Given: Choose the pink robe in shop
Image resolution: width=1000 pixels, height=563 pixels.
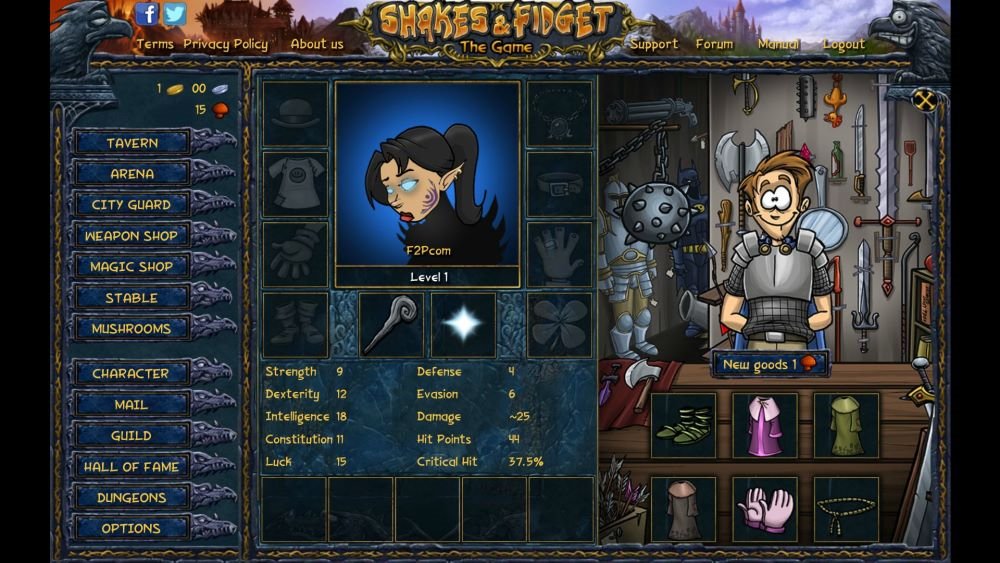Looking at the screenshot, I should 765,425.
